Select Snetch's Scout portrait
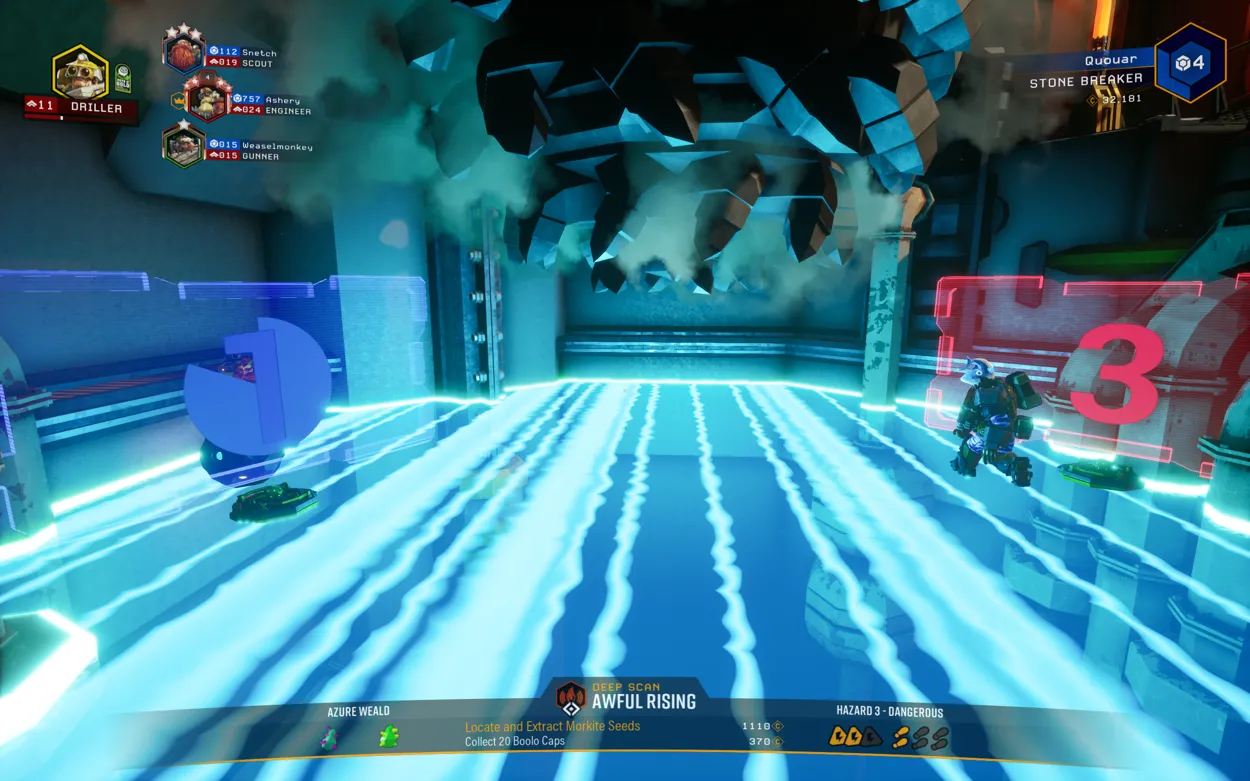This screenshot has height=781, width=1250. coord(184,51)
